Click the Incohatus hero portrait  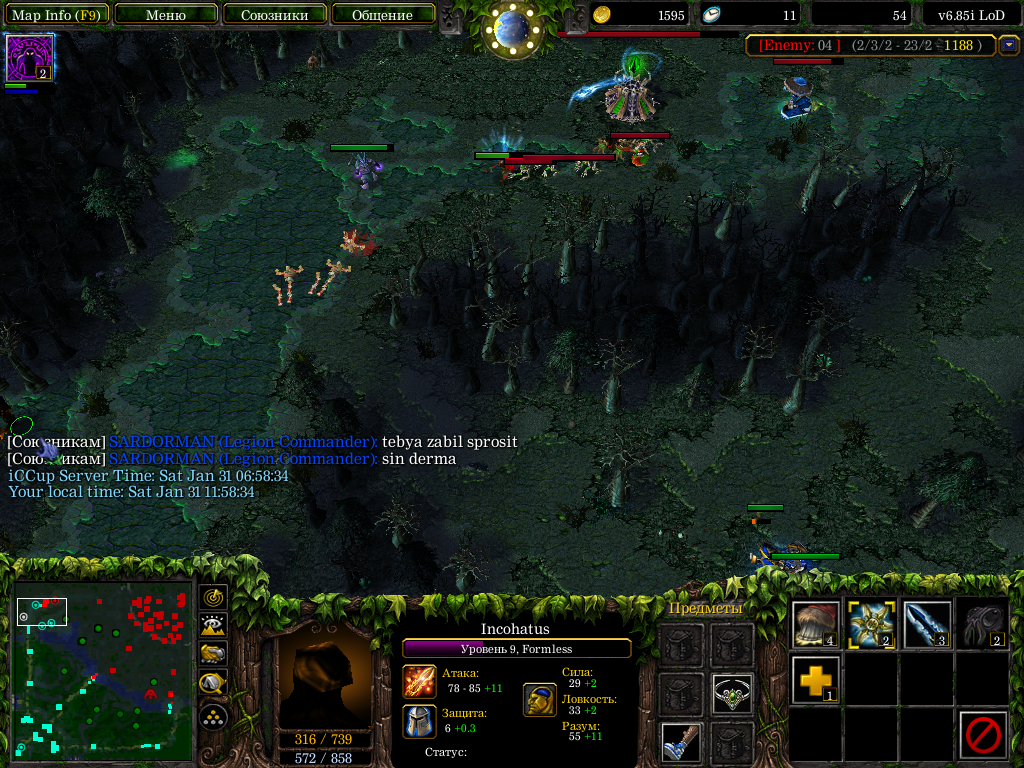coord(324,680)
